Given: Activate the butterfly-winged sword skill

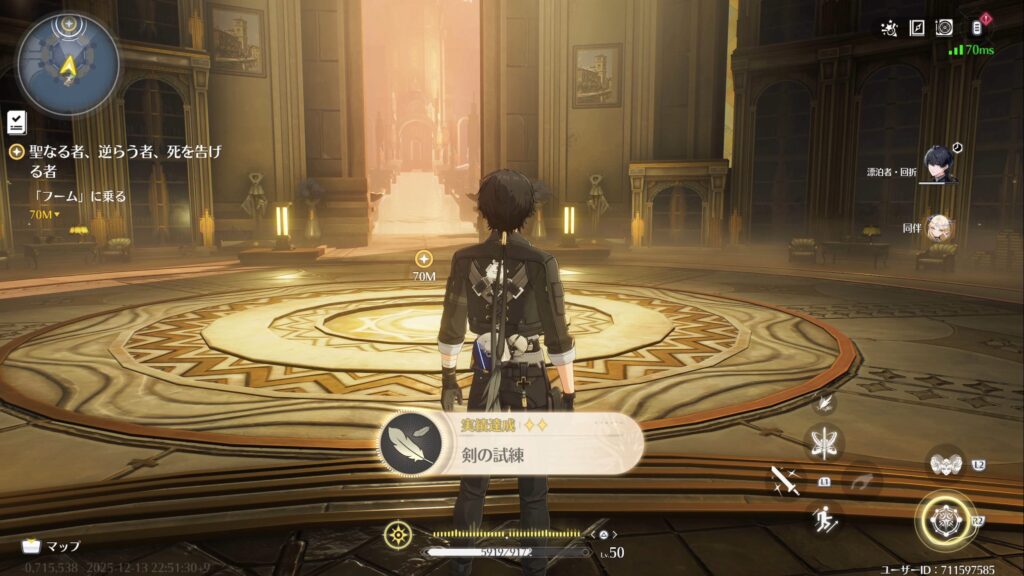Looking at the screenshot, I should [826, 442].
